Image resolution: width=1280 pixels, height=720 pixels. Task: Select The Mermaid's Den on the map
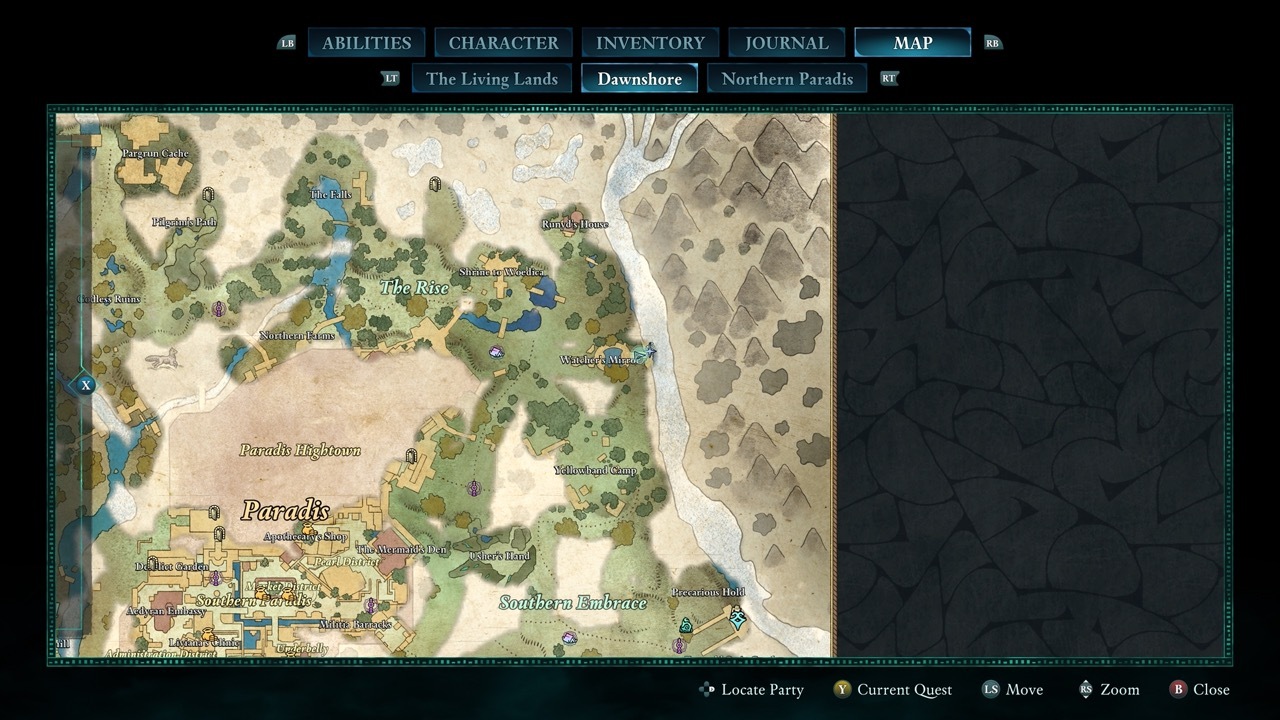click(x=401, y=550)
